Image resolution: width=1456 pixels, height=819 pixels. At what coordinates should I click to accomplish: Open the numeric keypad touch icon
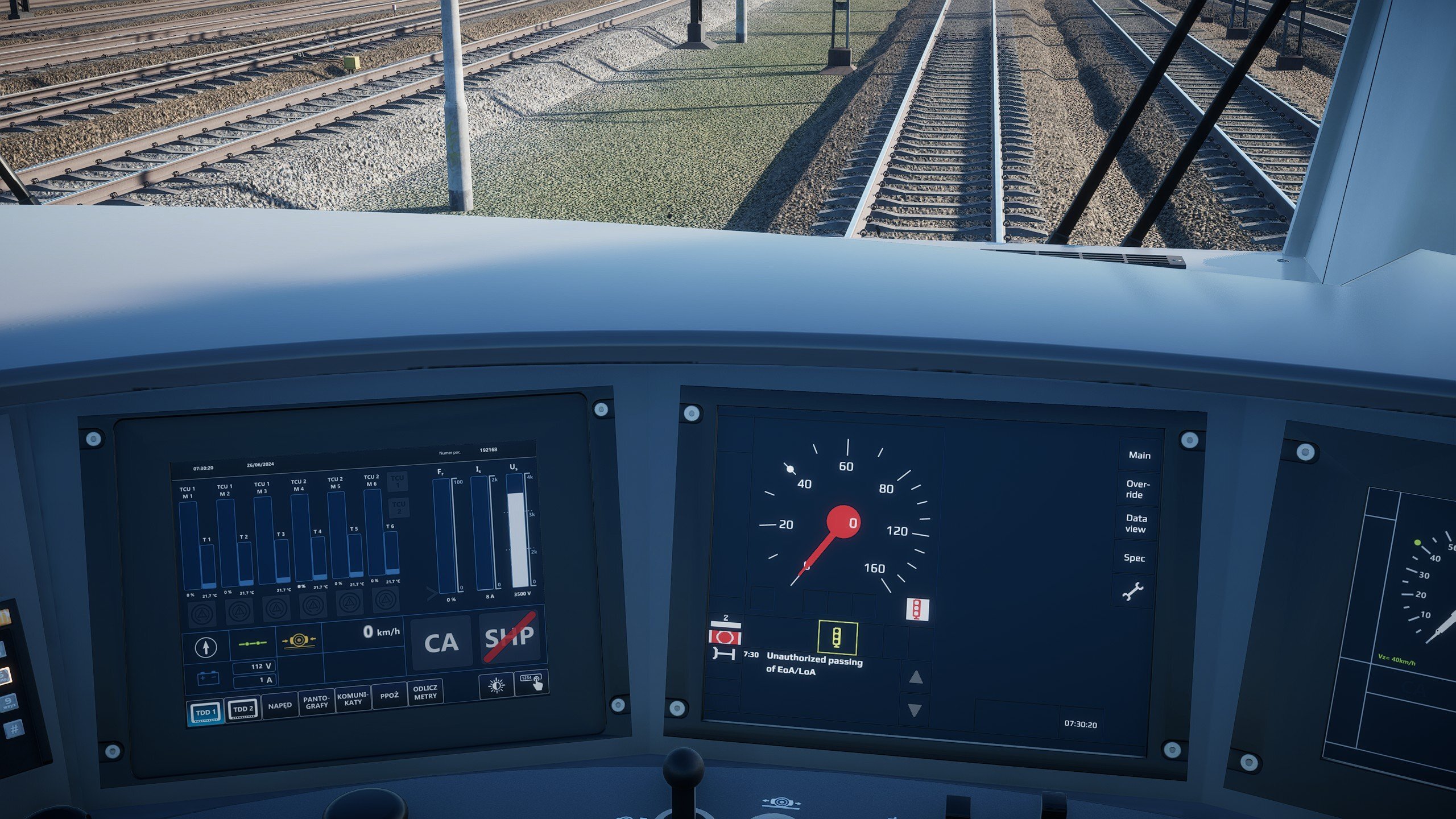coord(532,682)
